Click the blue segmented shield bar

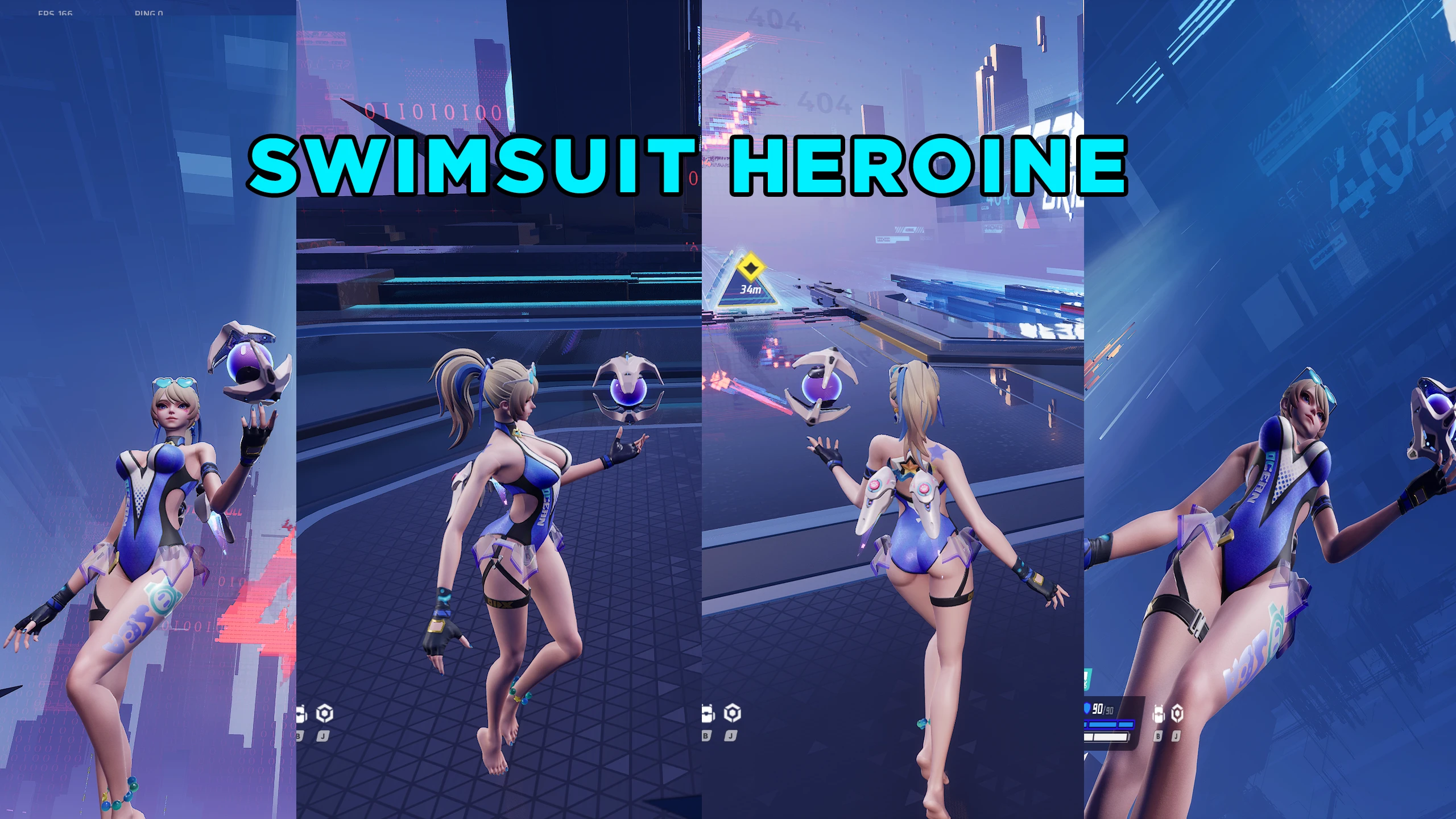tap(1106, 725)
